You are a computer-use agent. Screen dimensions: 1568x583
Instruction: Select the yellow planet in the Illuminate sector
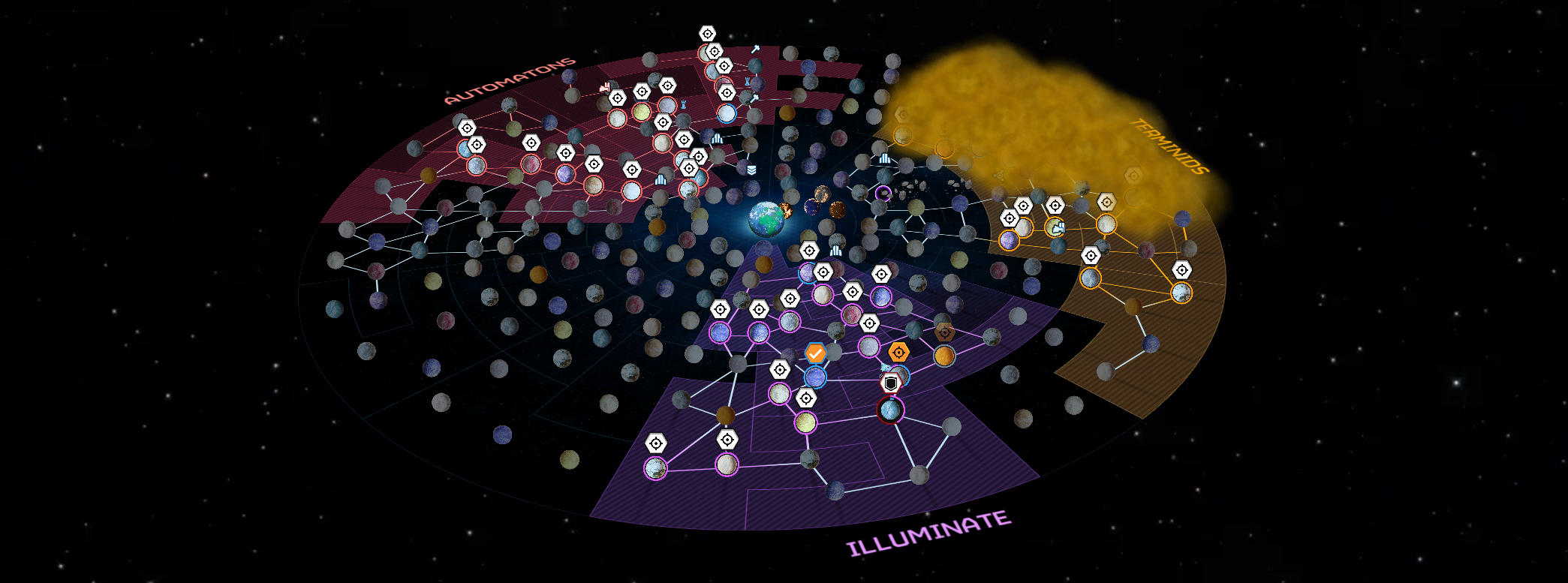806,422
